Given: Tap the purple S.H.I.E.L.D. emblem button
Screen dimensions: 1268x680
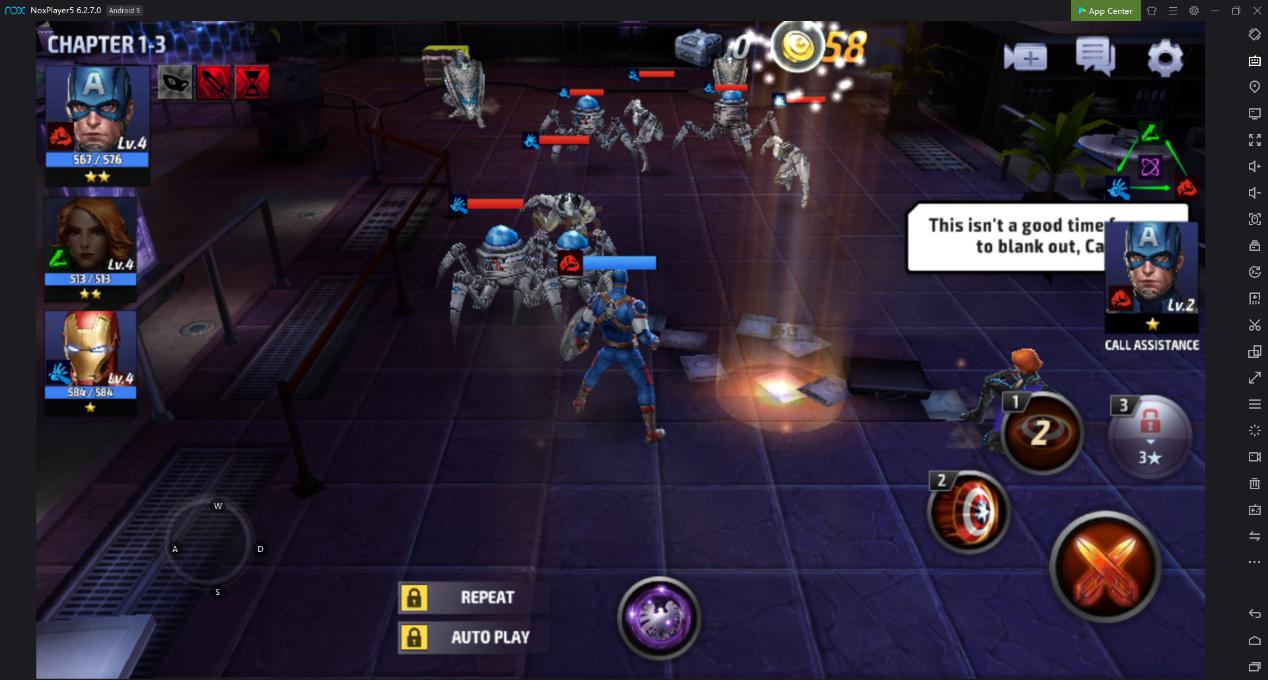Looking at the screenshot, I should point(658,617).
